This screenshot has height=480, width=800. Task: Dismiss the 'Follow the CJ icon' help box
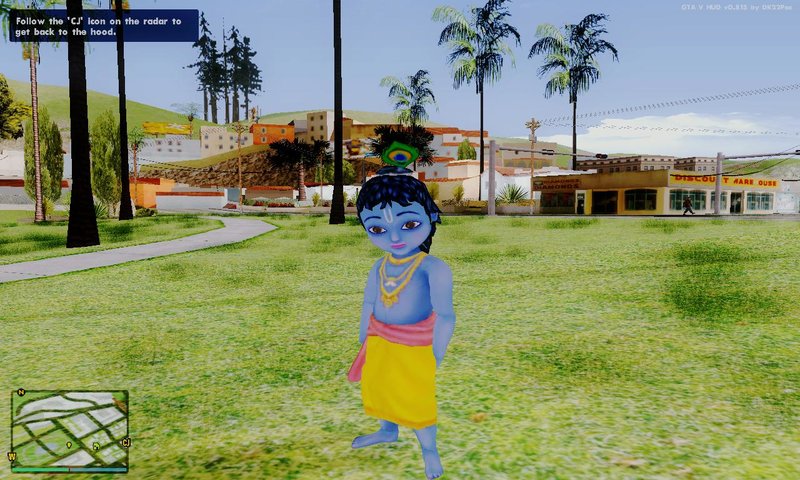click(x=103, y=25)
